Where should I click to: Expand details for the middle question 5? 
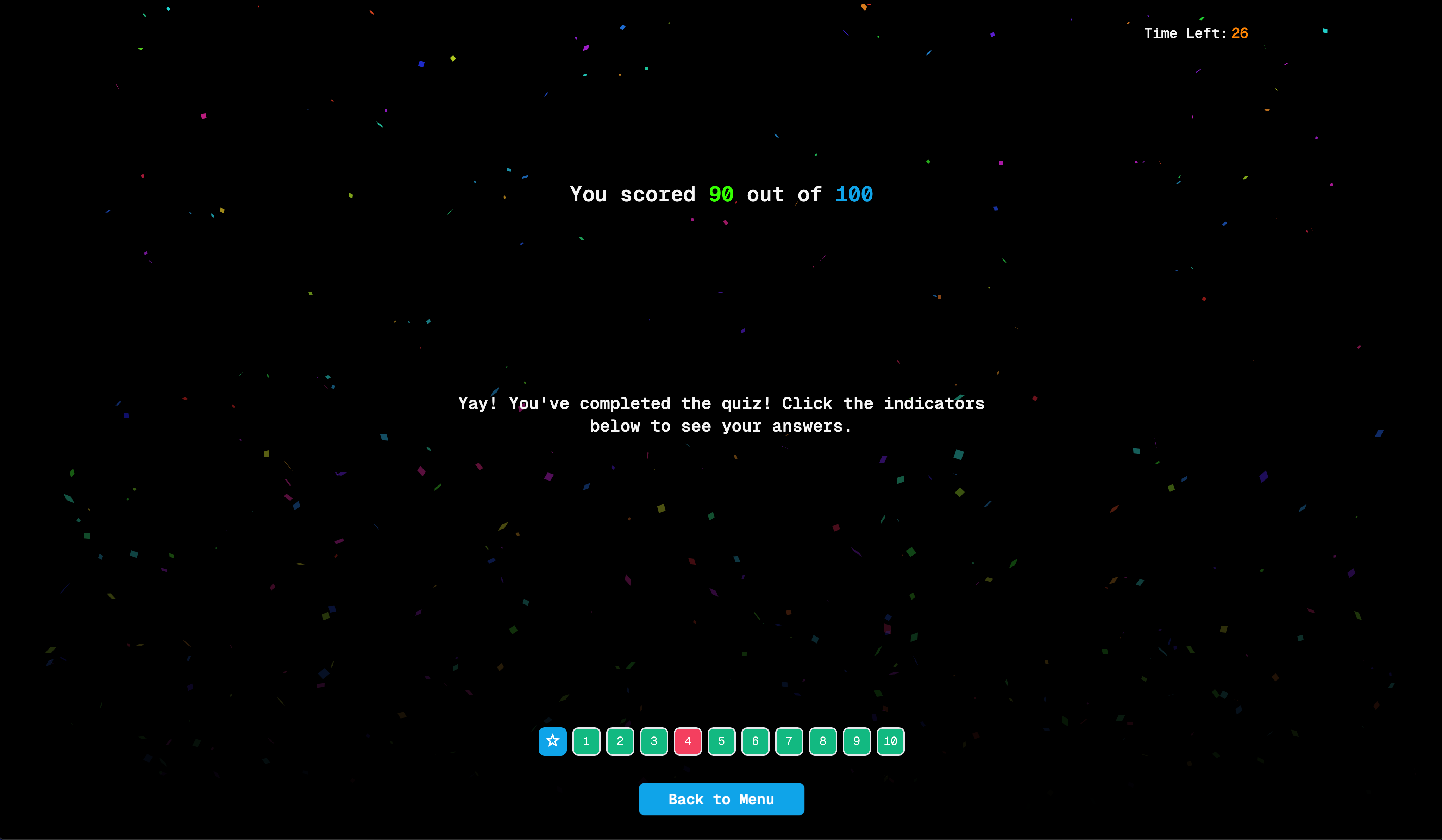(721, 741)
